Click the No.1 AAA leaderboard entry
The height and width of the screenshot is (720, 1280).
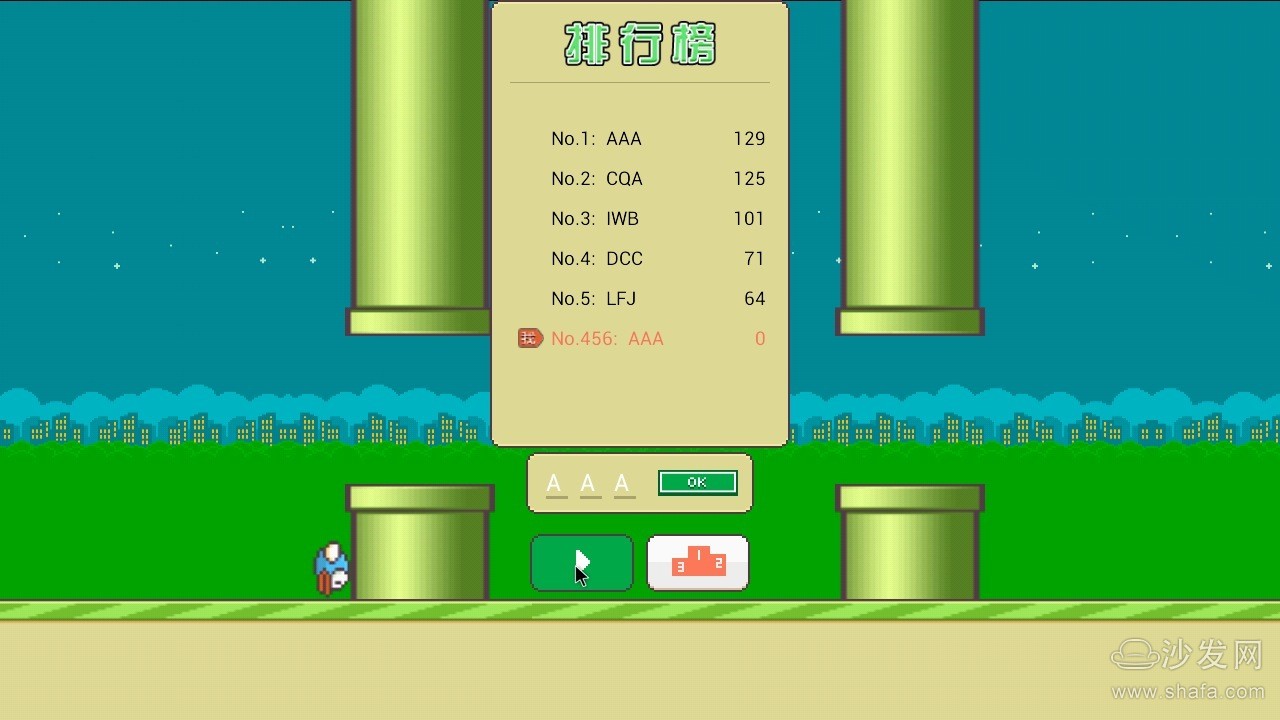(x=597, y=138)
